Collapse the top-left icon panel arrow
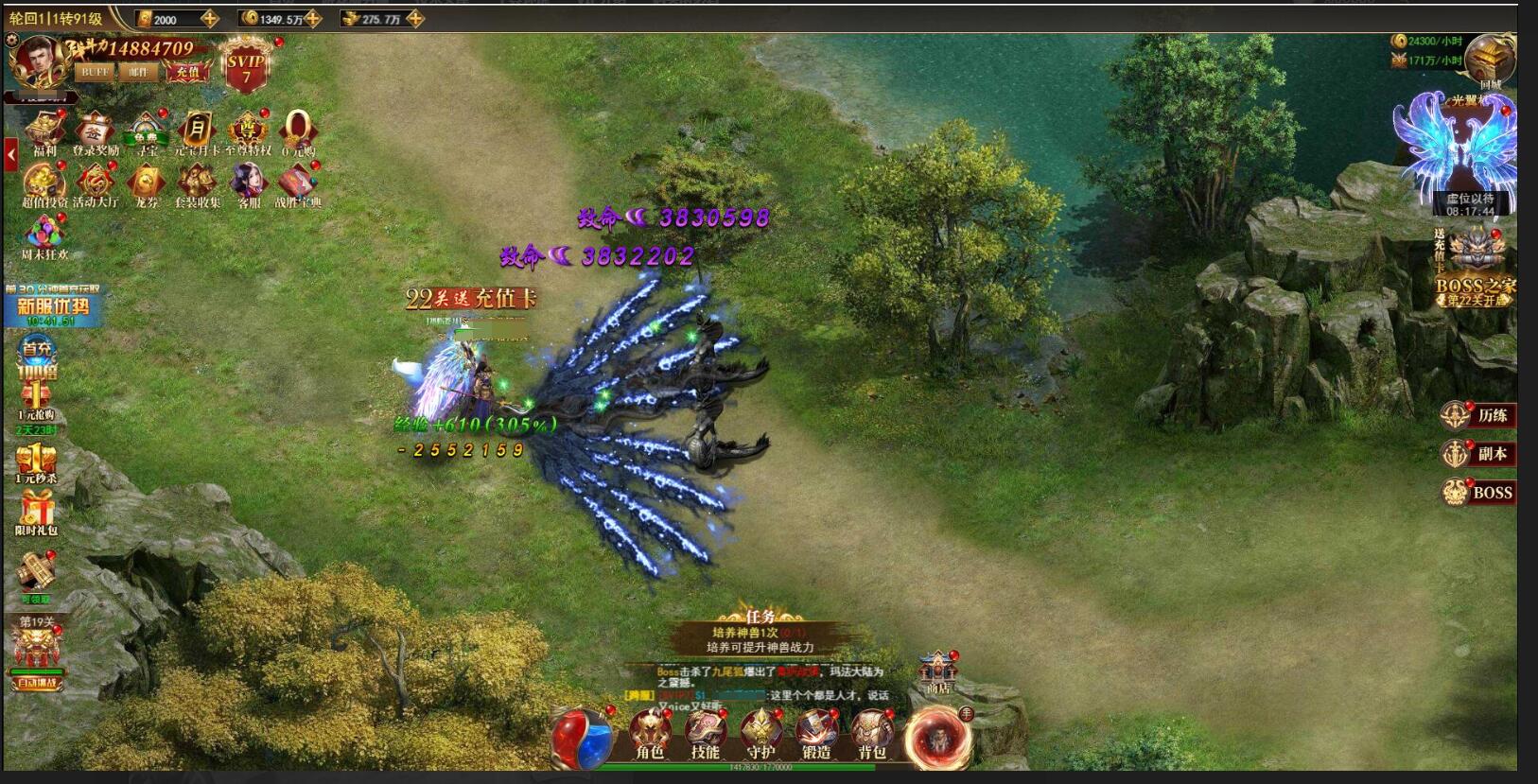This screenshot has width=1538, height=784. tap(11, 154)
